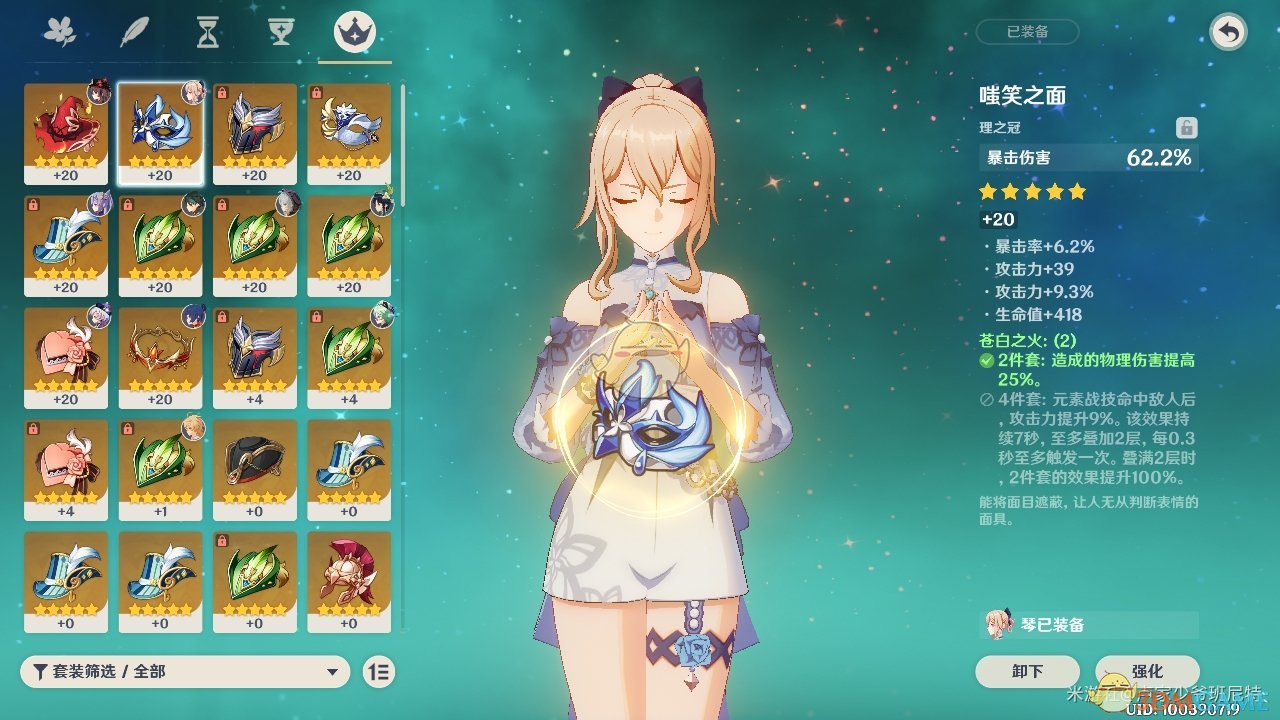Open enhancement with the 强化 button
This screenshot has width=1280, height=720.
(1147, 671)
